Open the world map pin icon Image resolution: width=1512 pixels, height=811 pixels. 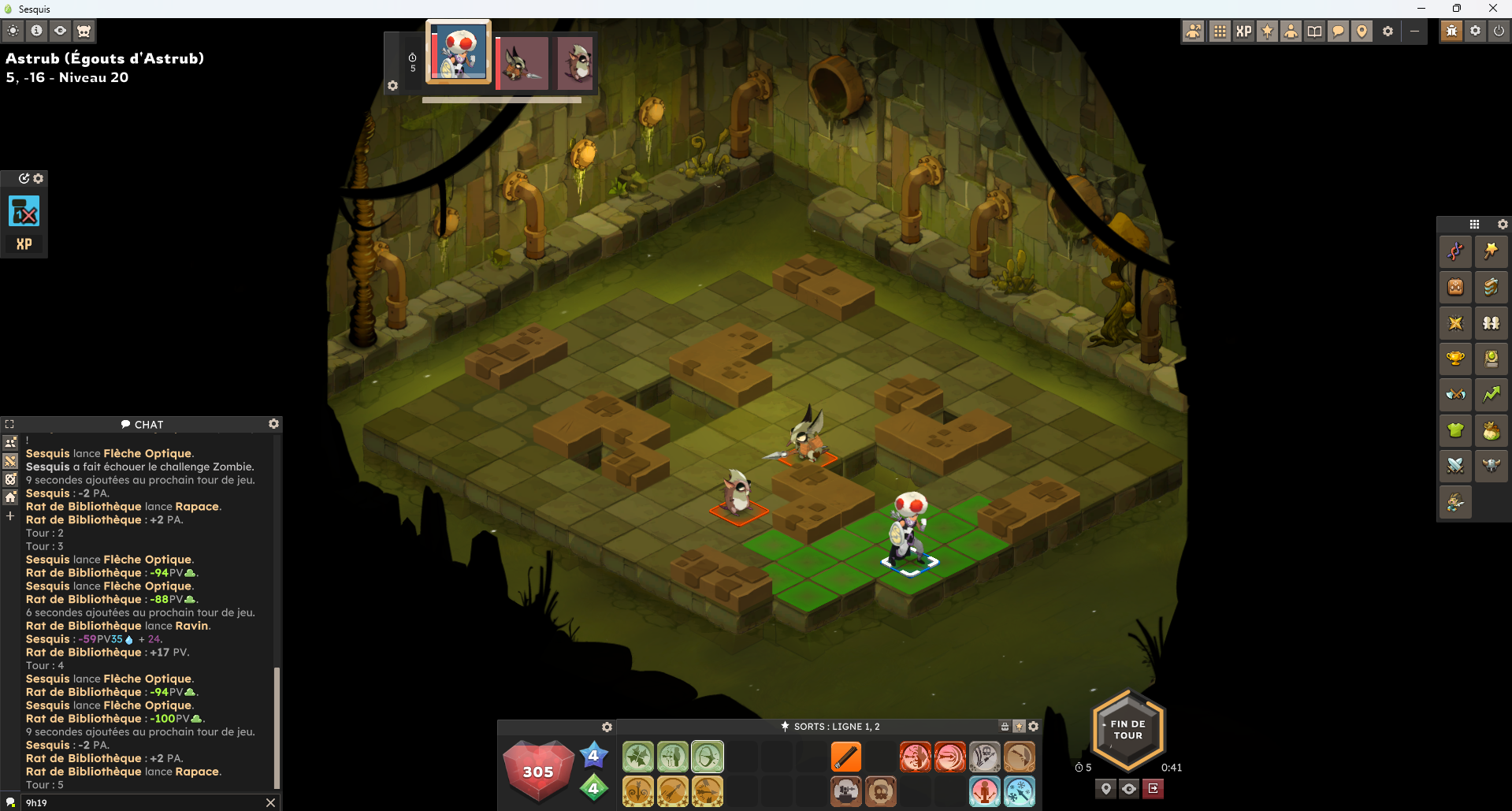point(1362,32)
